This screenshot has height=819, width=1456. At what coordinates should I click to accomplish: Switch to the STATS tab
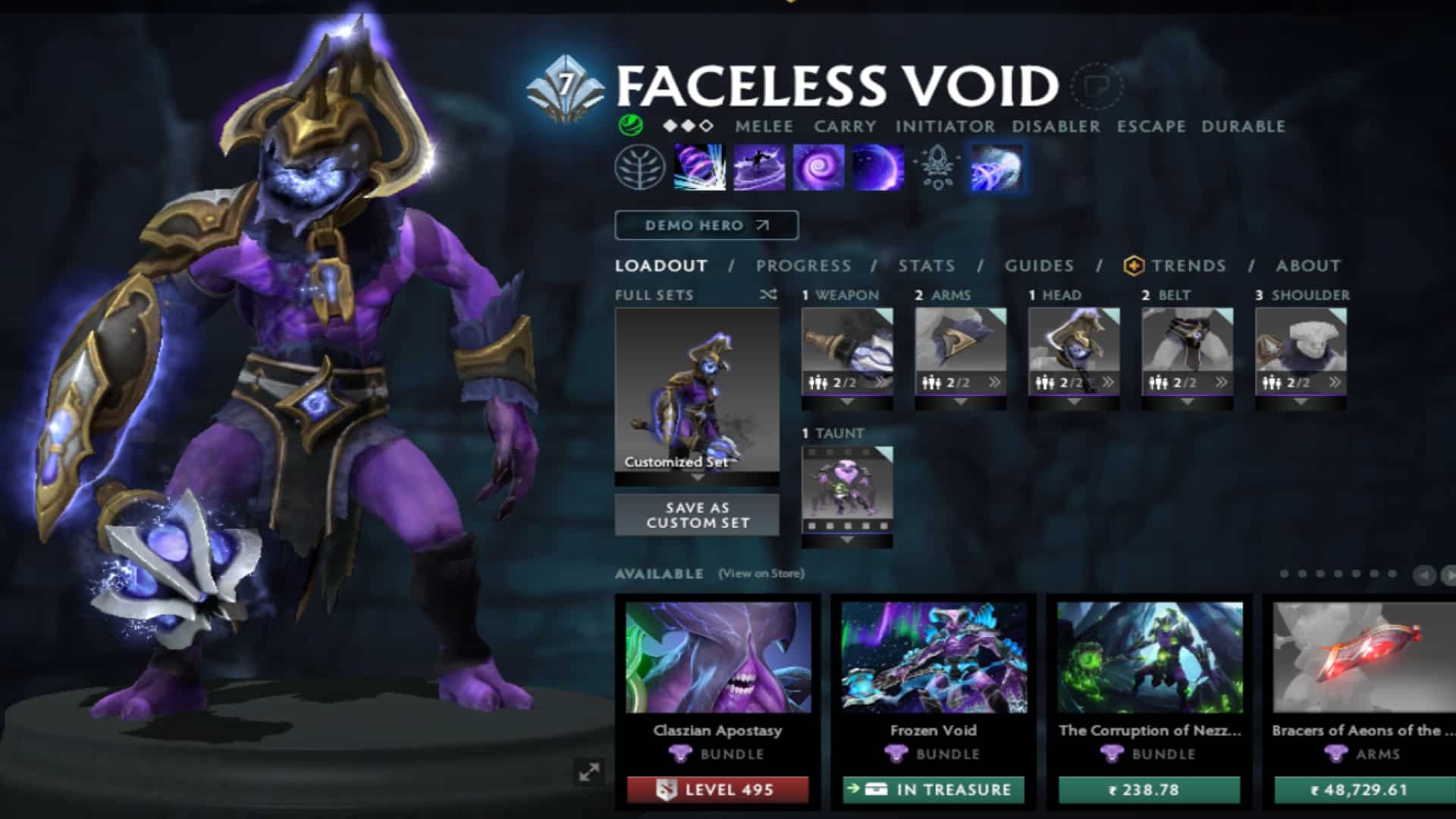(x=927, y=266)
